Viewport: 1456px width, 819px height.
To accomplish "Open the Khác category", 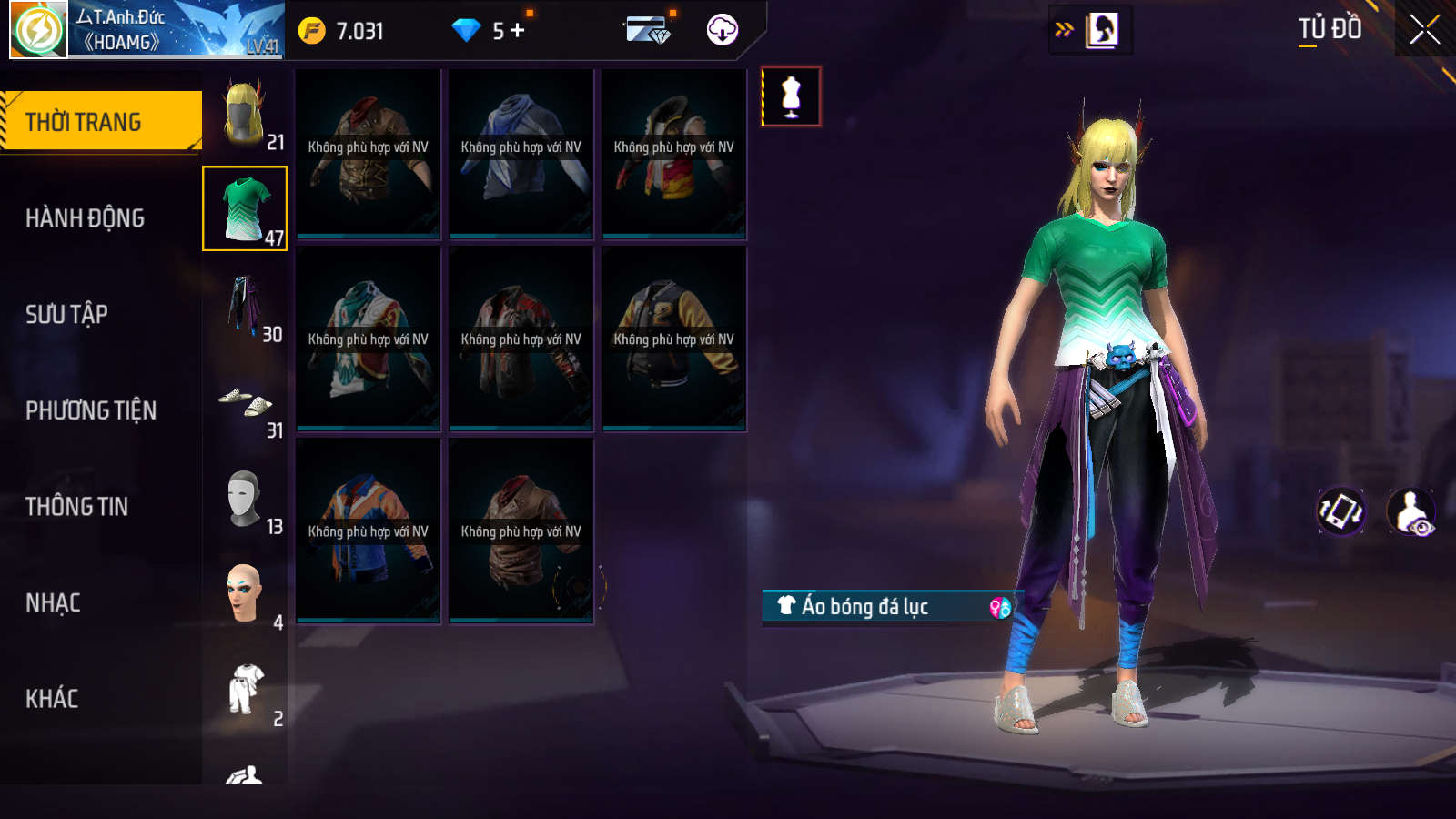I will tap(52, 699).
